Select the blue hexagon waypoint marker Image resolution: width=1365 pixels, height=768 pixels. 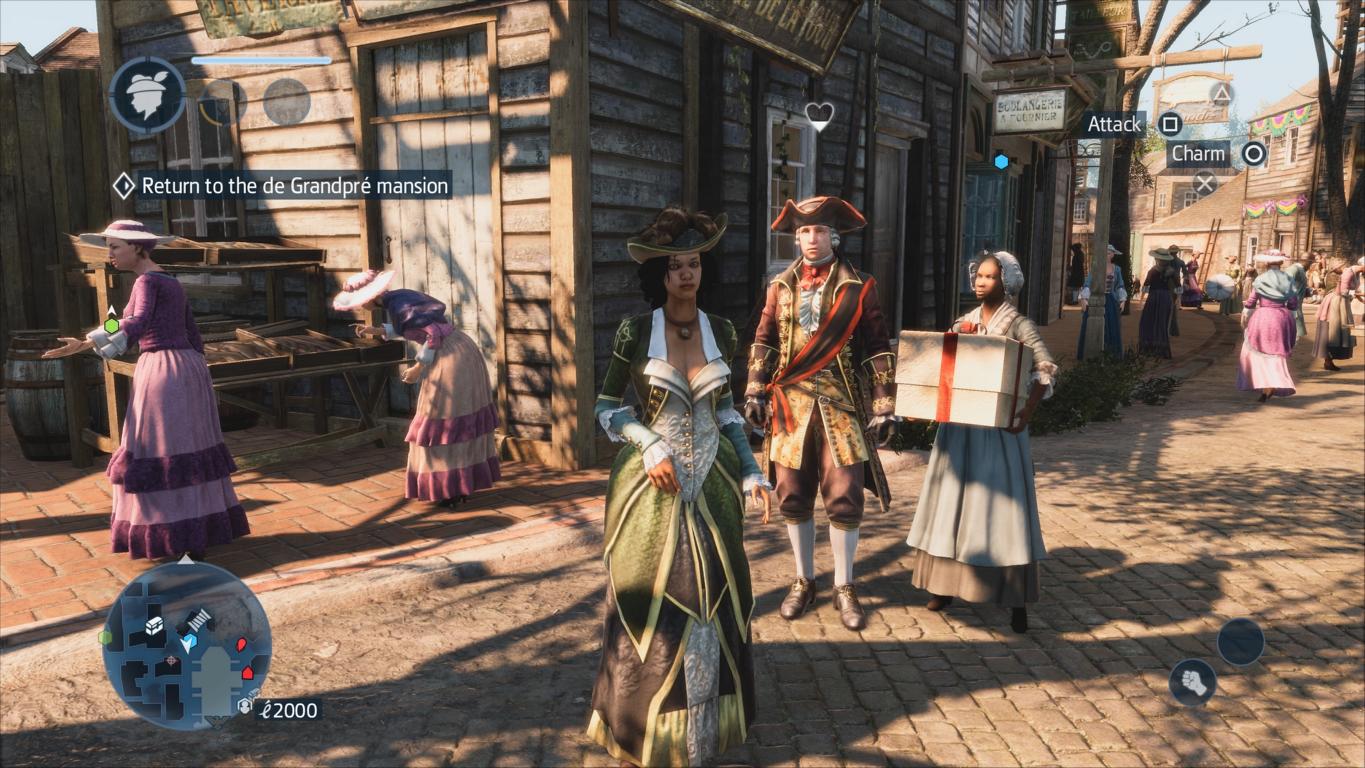[x=1001, y=160]
